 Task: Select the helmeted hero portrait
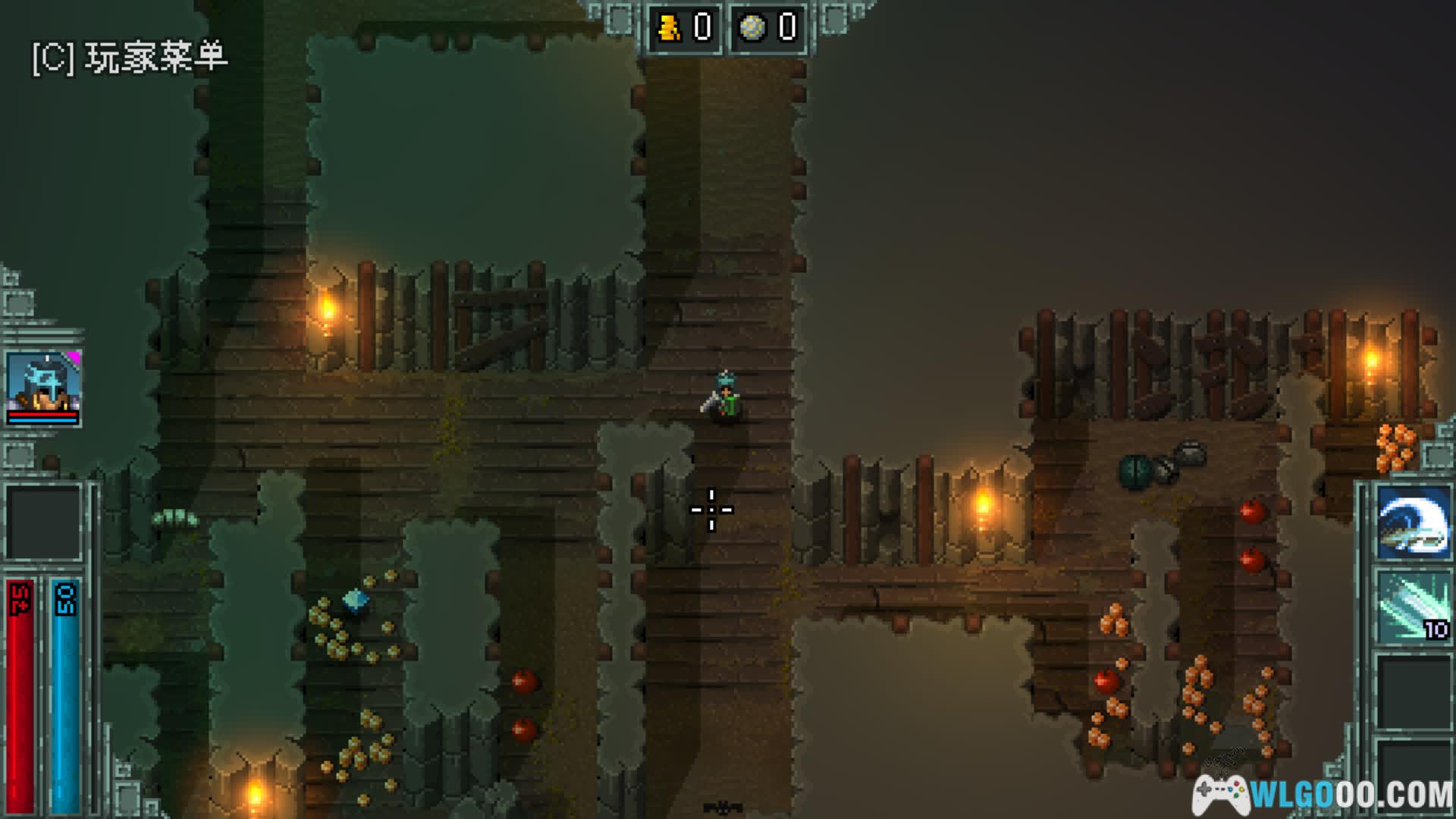pyautogui.click(x=43, y=384)
